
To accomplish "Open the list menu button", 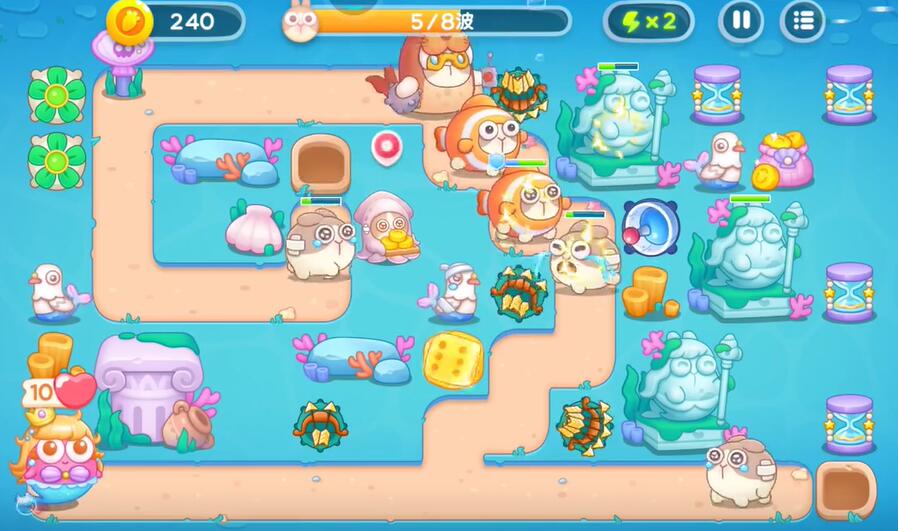I will point(802,21).
